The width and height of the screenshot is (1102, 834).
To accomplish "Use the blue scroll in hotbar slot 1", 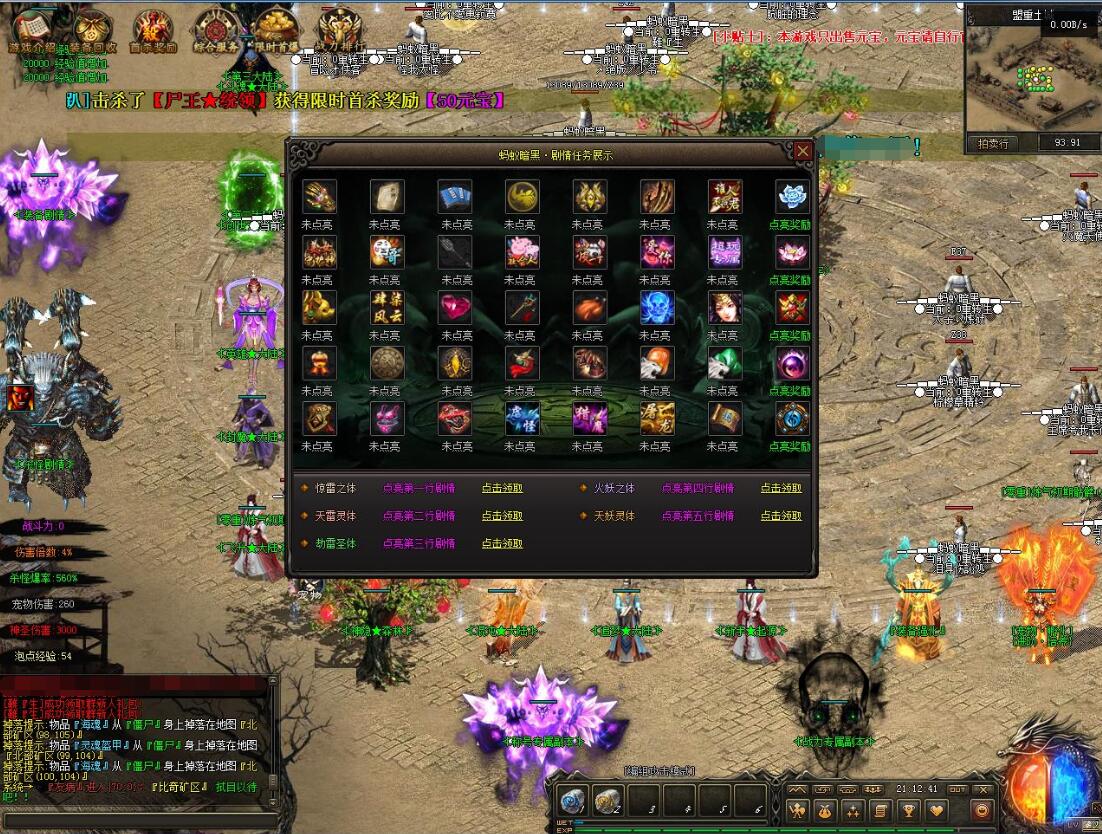I will (x=573, y=800).
